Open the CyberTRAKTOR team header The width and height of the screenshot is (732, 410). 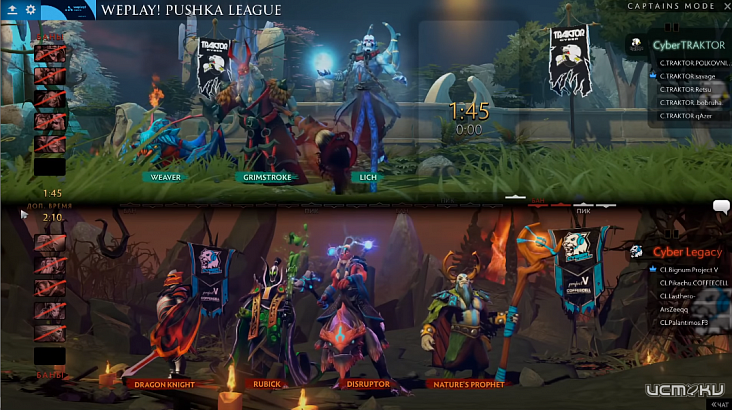click(688, 45)
